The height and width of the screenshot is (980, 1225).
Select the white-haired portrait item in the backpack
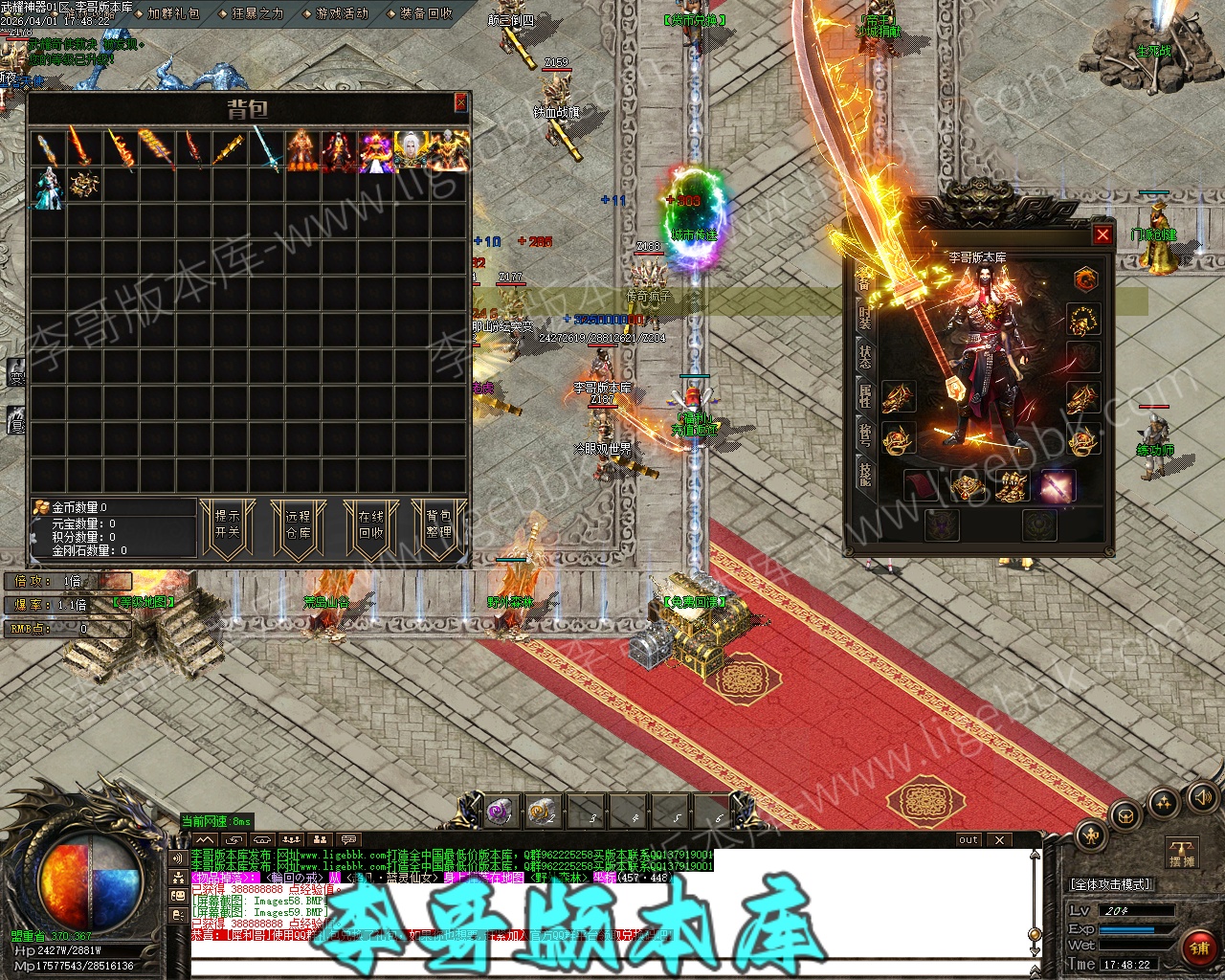[x=412, y=151]
